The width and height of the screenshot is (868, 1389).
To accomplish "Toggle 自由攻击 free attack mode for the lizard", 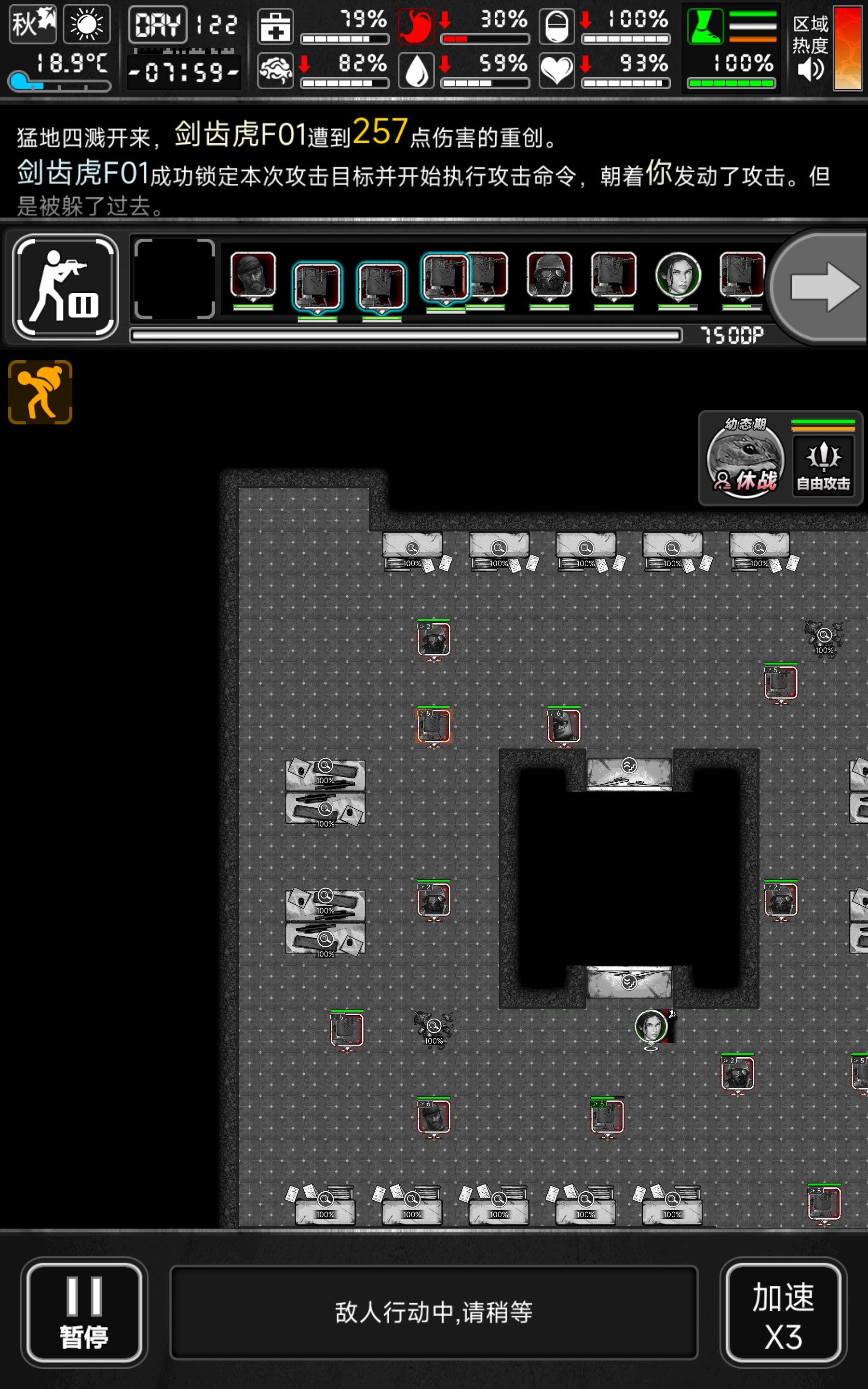I will [x=823, y=466].
